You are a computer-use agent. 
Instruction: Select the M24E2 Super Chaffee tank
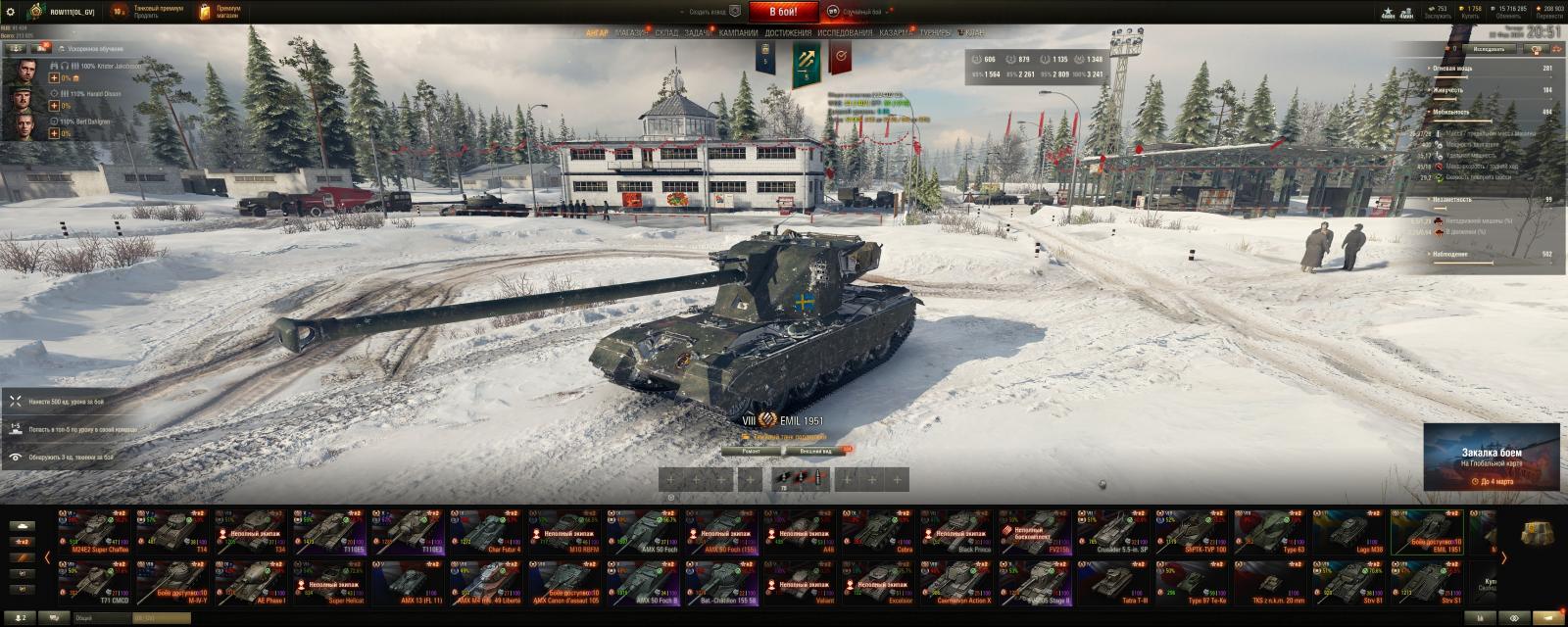click(x=94, y=532)
